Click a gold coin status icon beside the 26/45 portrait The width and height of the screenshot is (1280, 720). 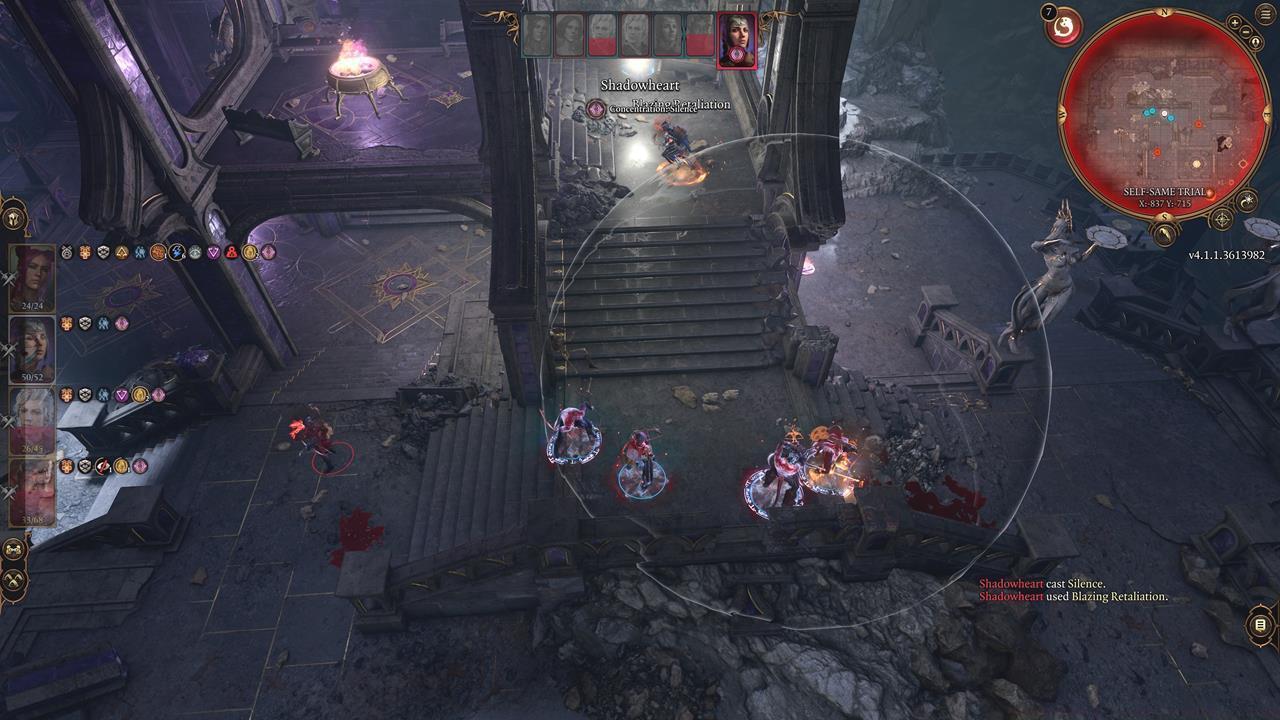click(139, 394)
